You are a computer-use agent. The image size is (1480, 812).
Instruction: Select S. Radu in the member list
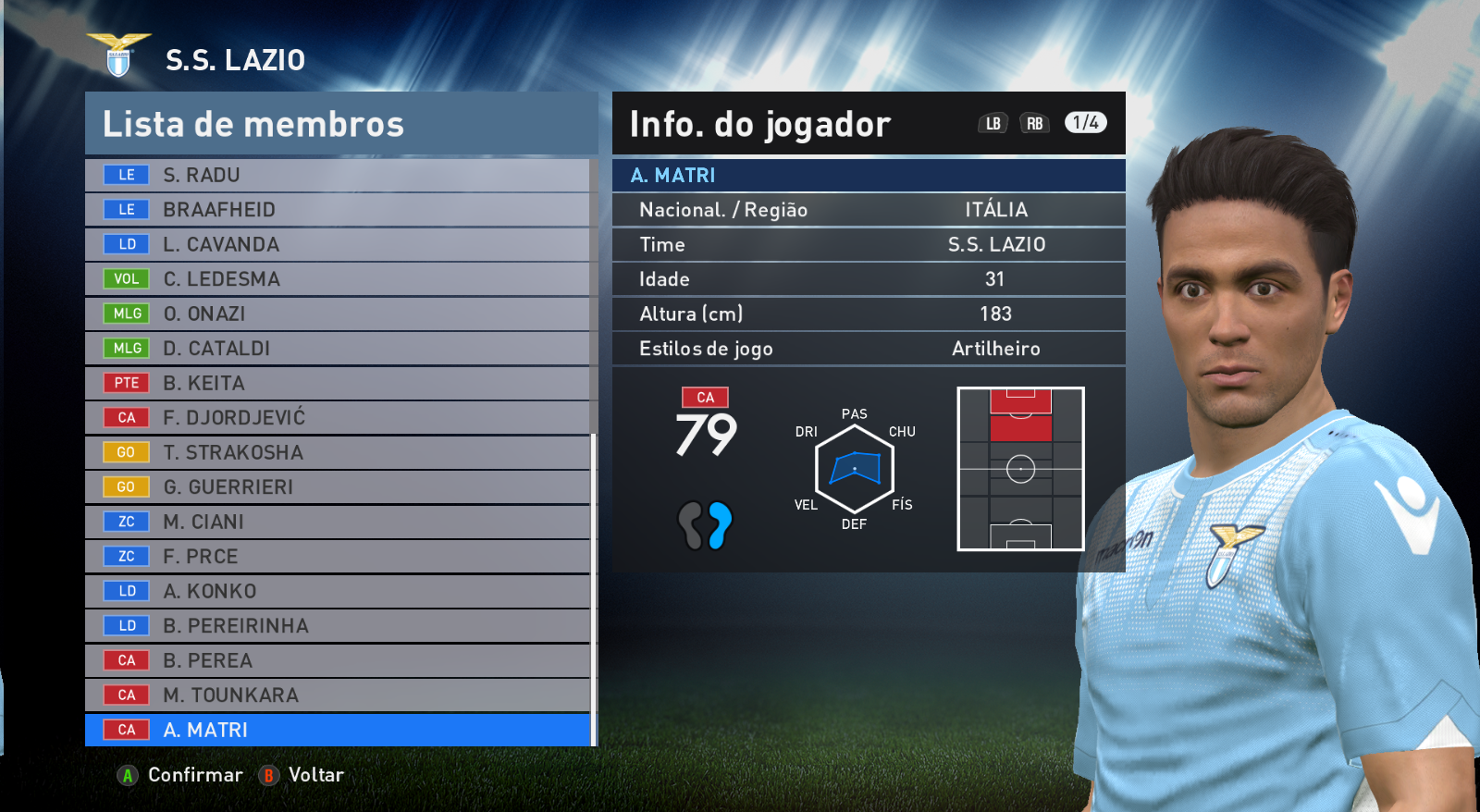click(338, 175)
